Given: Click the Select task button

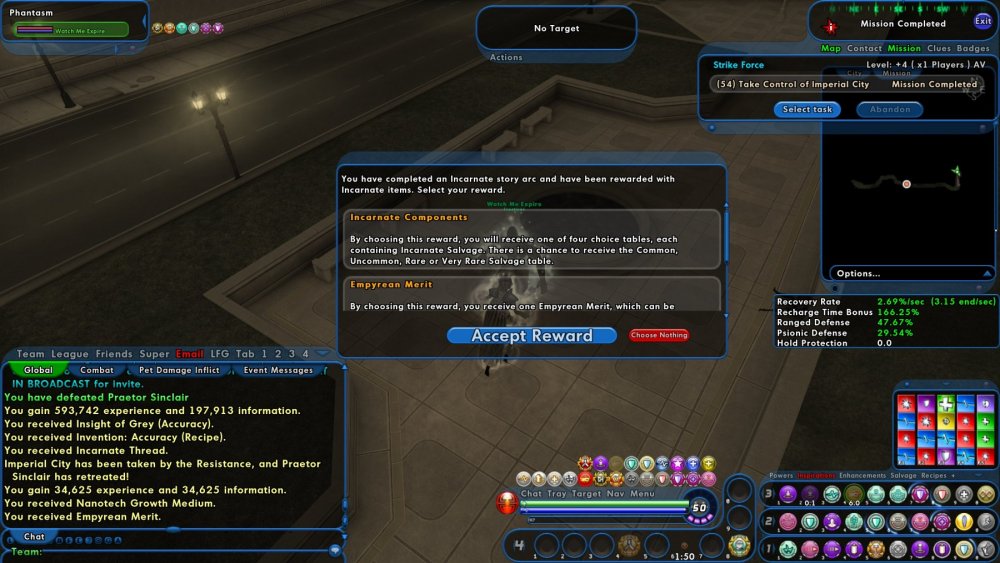Looking at the screenshot, I should coord(807,110).
